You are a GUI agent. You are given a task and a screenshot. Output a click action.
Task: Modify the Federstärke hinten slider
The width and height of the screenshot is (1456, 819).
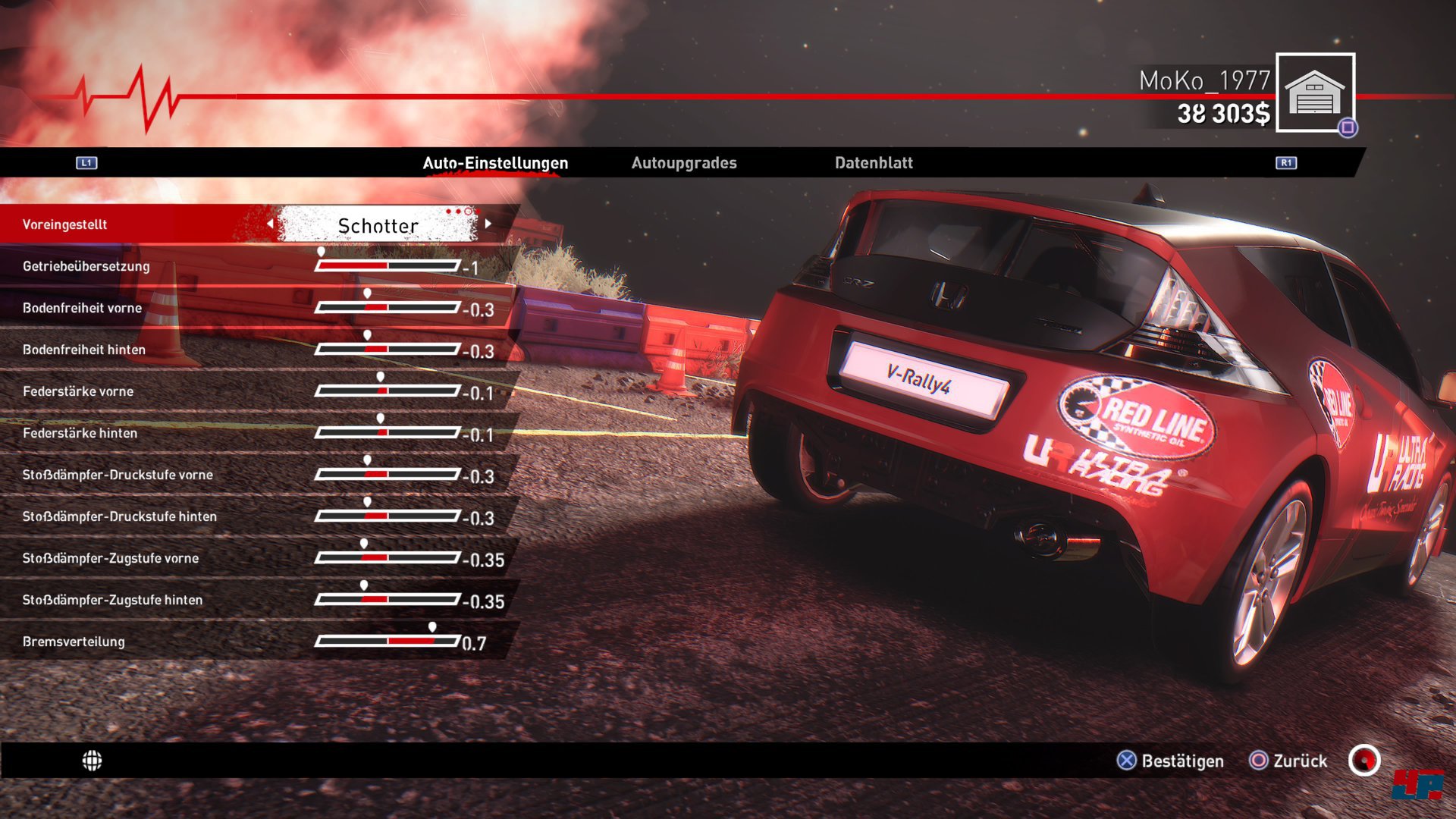[388, 433]
